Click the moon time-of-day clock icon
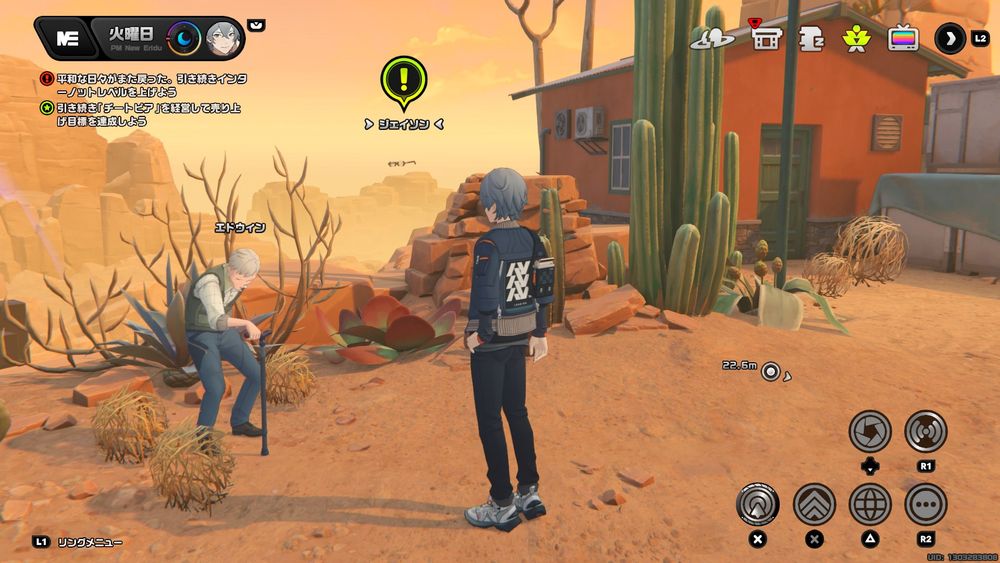The width and height of the screenshot is (1000, 563). tap(184, 39)
